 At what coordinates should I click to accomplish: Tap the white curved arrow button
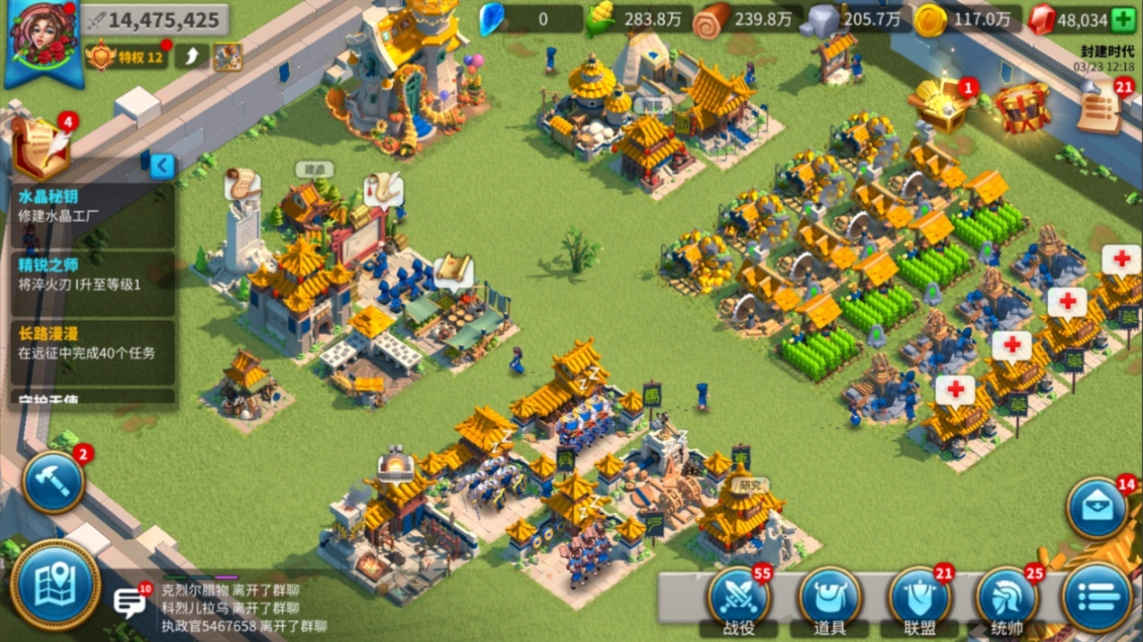tap(192, 56)
